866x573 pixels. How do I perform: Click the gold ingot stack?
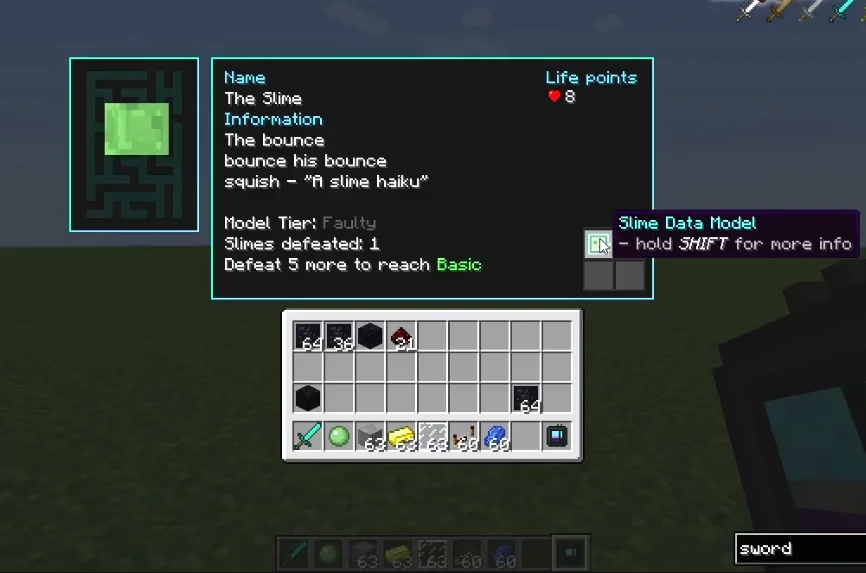401,436
